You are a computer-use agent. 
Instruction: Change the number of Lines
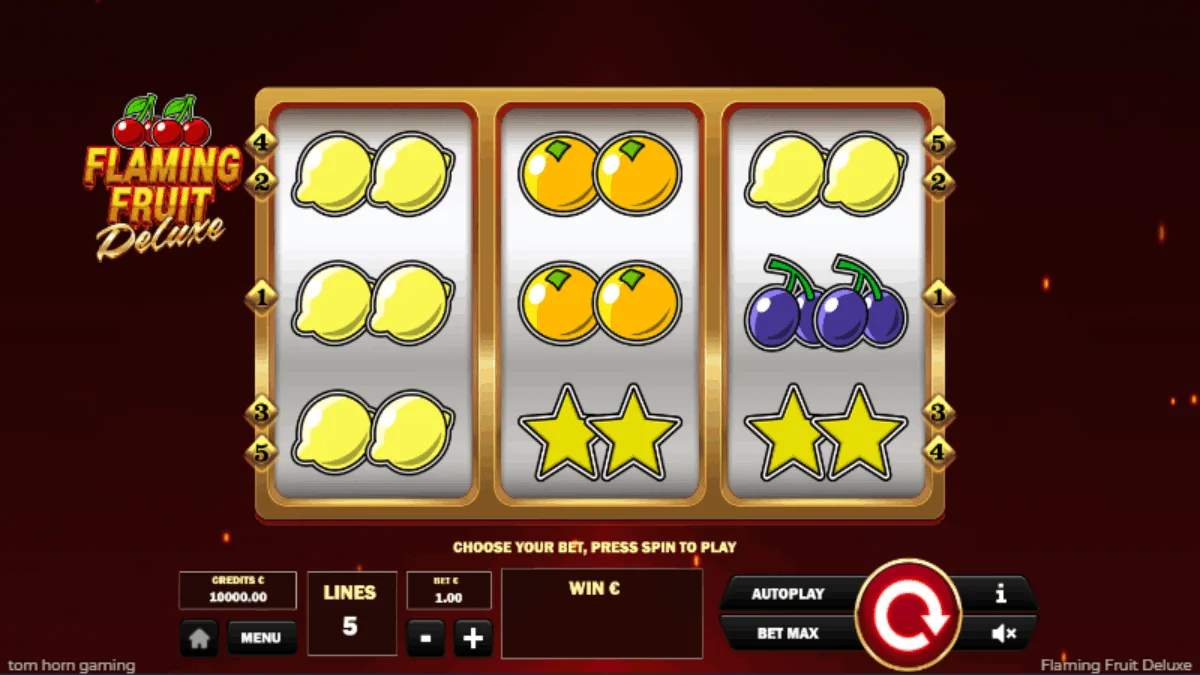pyautogui.click(x=350, y=613)
